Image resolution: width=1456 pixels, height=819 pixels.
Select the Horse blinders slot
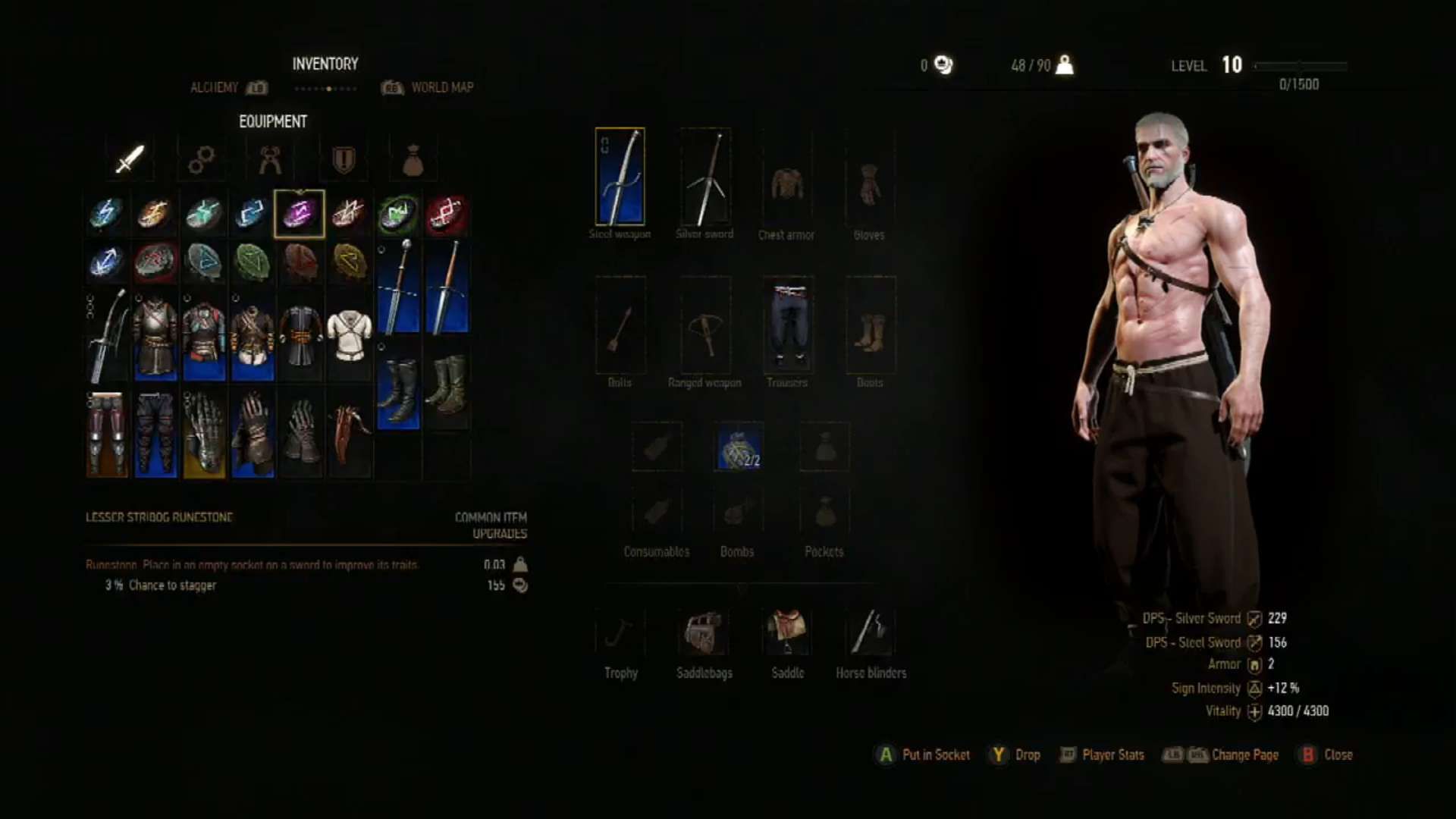point(871,629)
